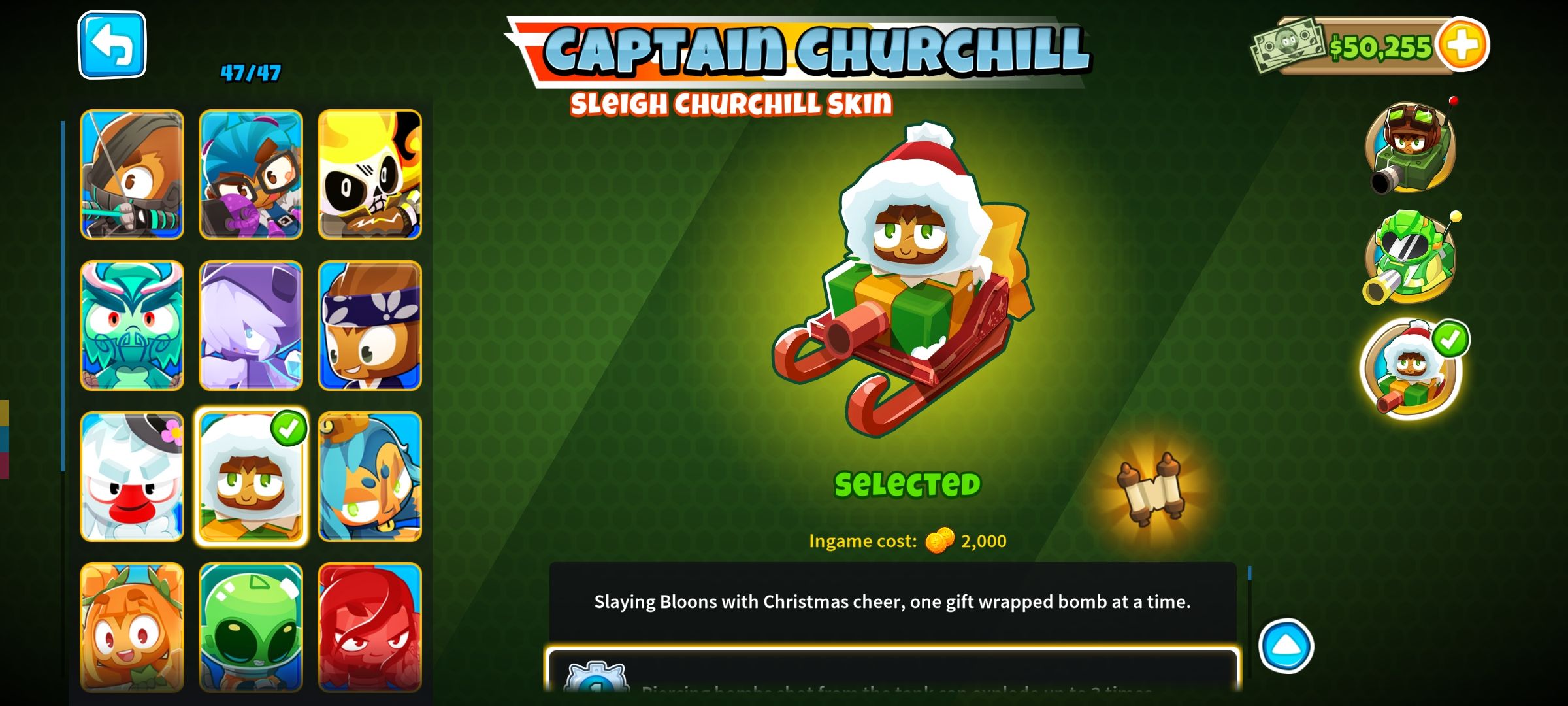
Task: Pick the flaming skull hero portrait
Action: tap(370, 175)
